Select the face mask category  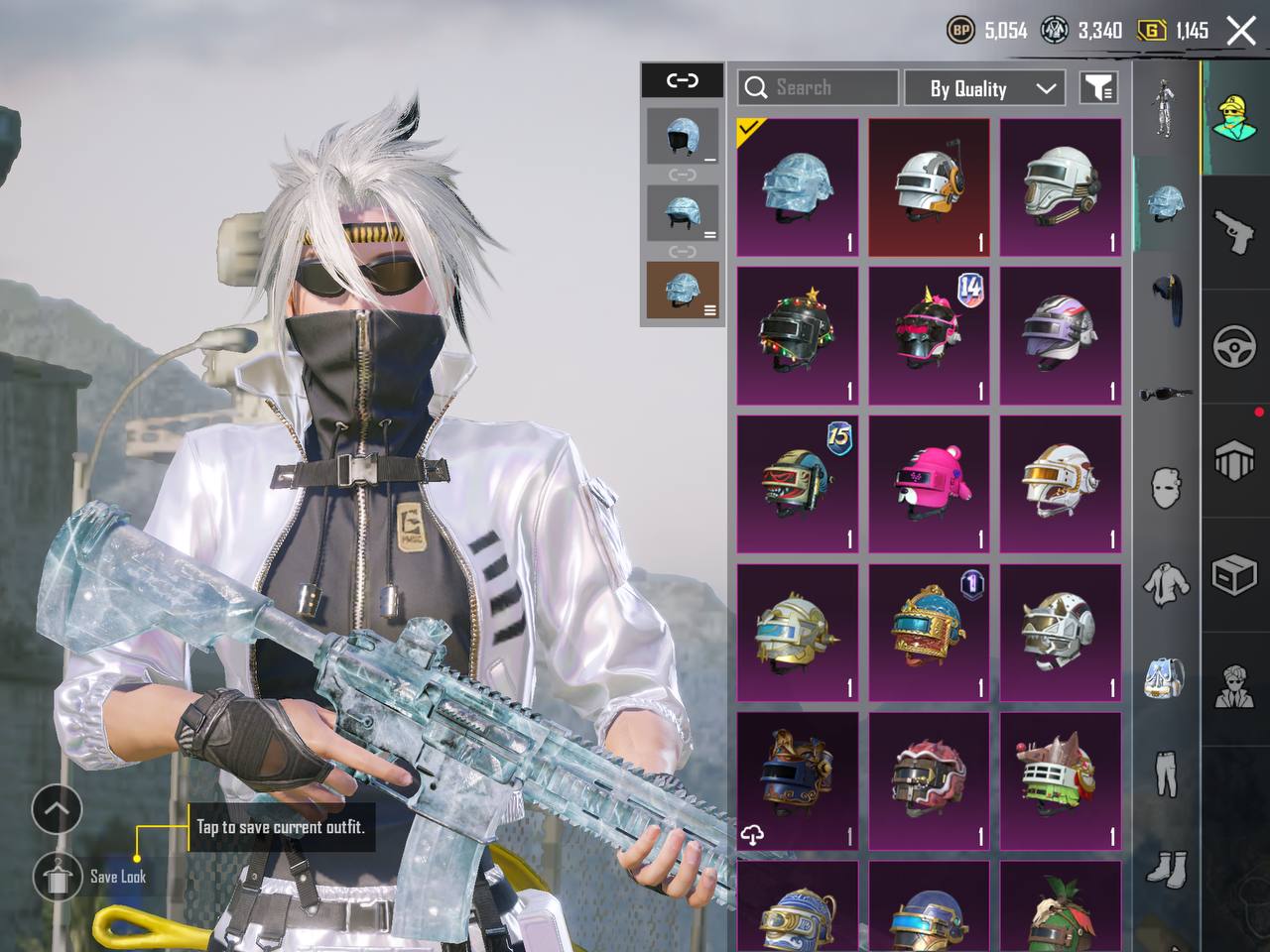point(1166,488)
